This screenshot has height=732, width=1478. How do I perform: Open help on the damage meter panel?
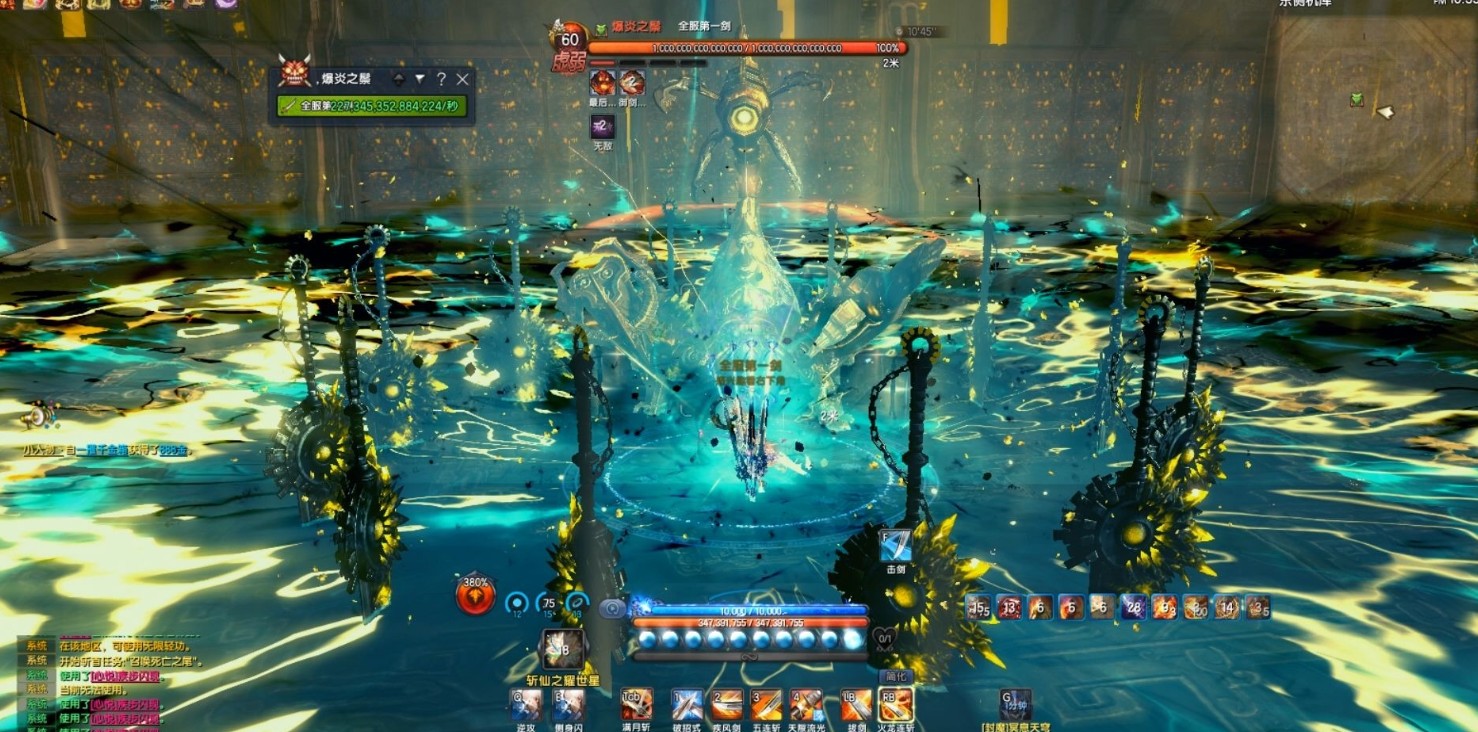441,79
